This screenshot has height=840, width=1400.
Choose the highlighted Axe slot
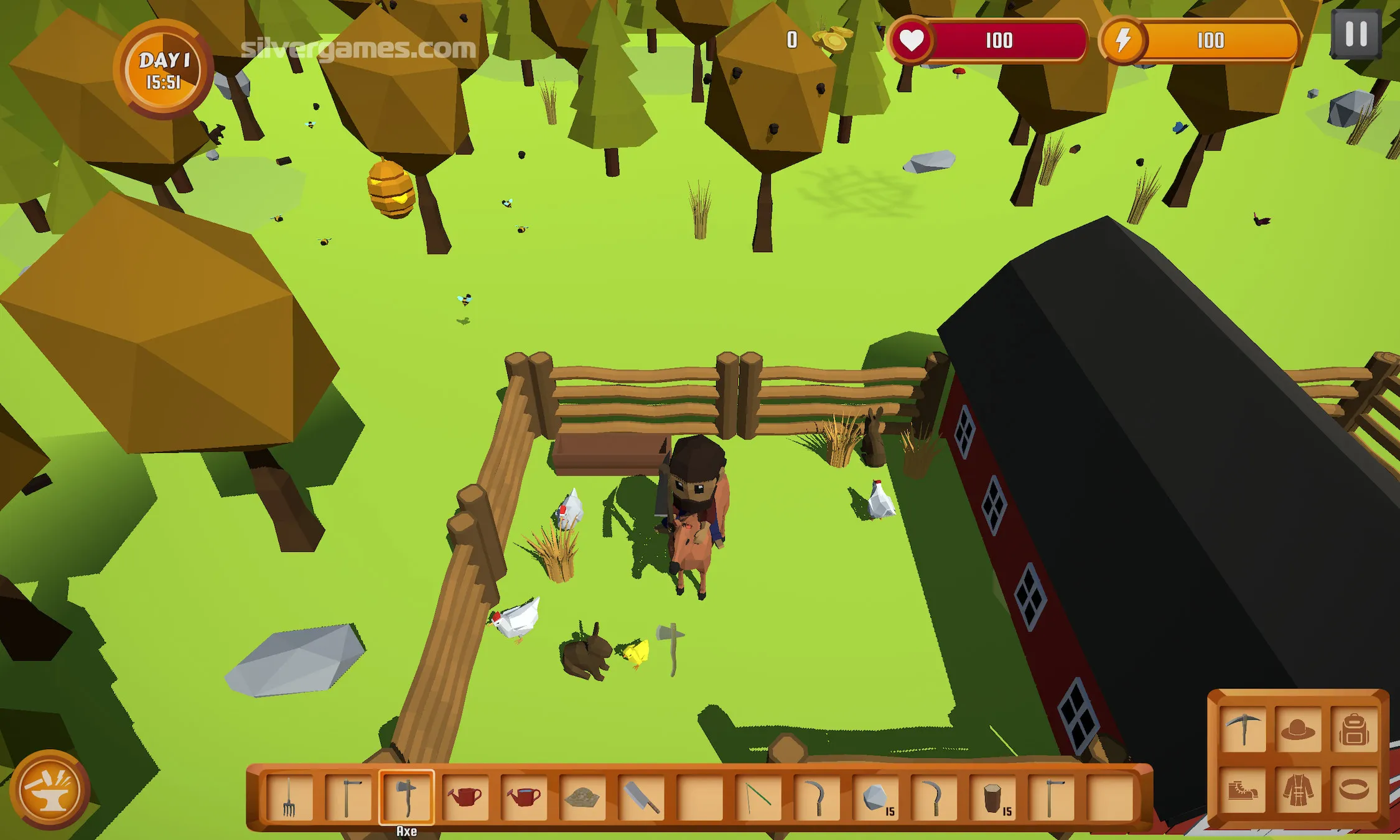point(406,797)
